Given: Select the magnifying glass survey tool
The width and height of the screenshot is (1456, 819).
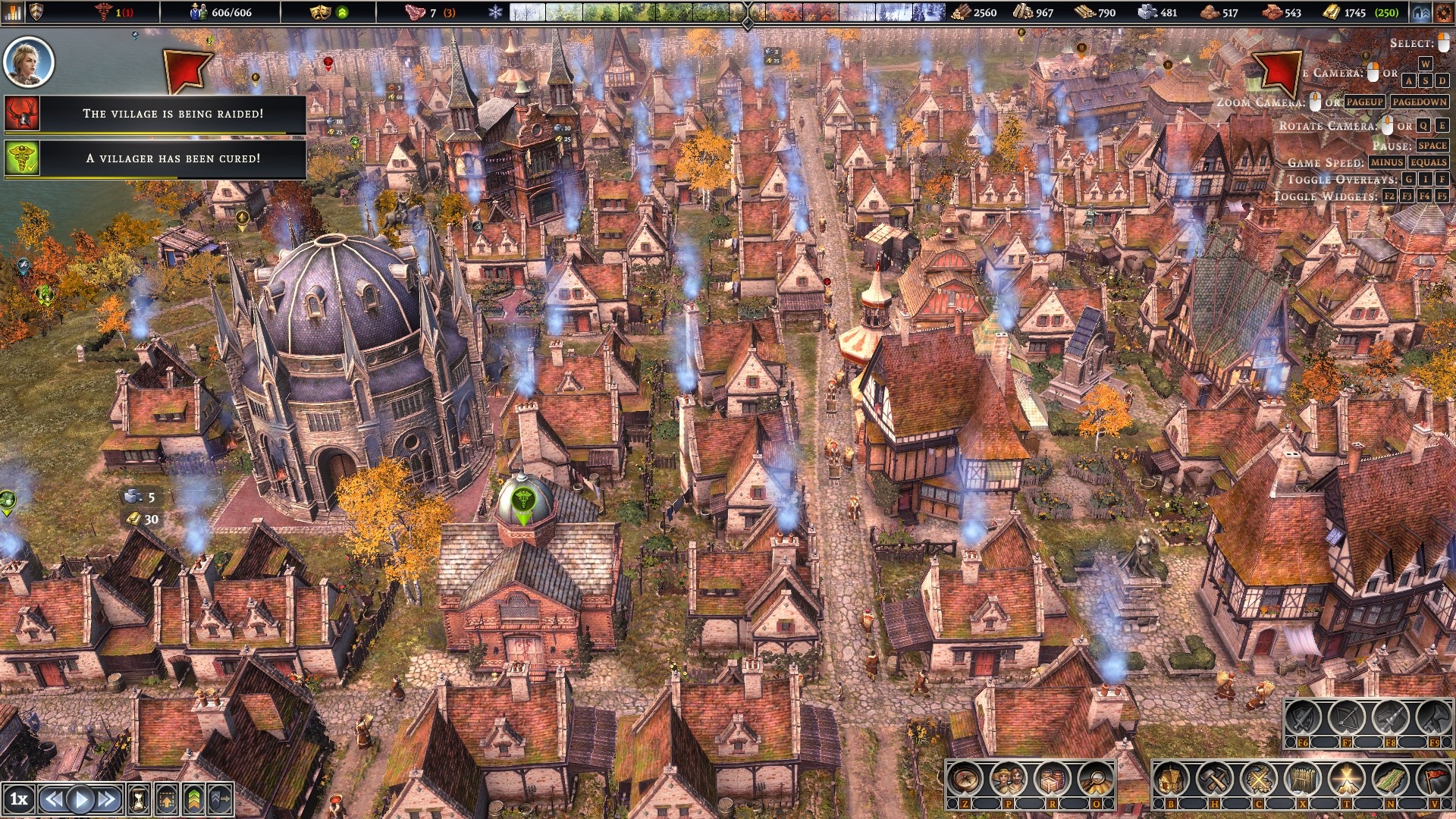Looking at the screenshot, I should point(1095,779).
